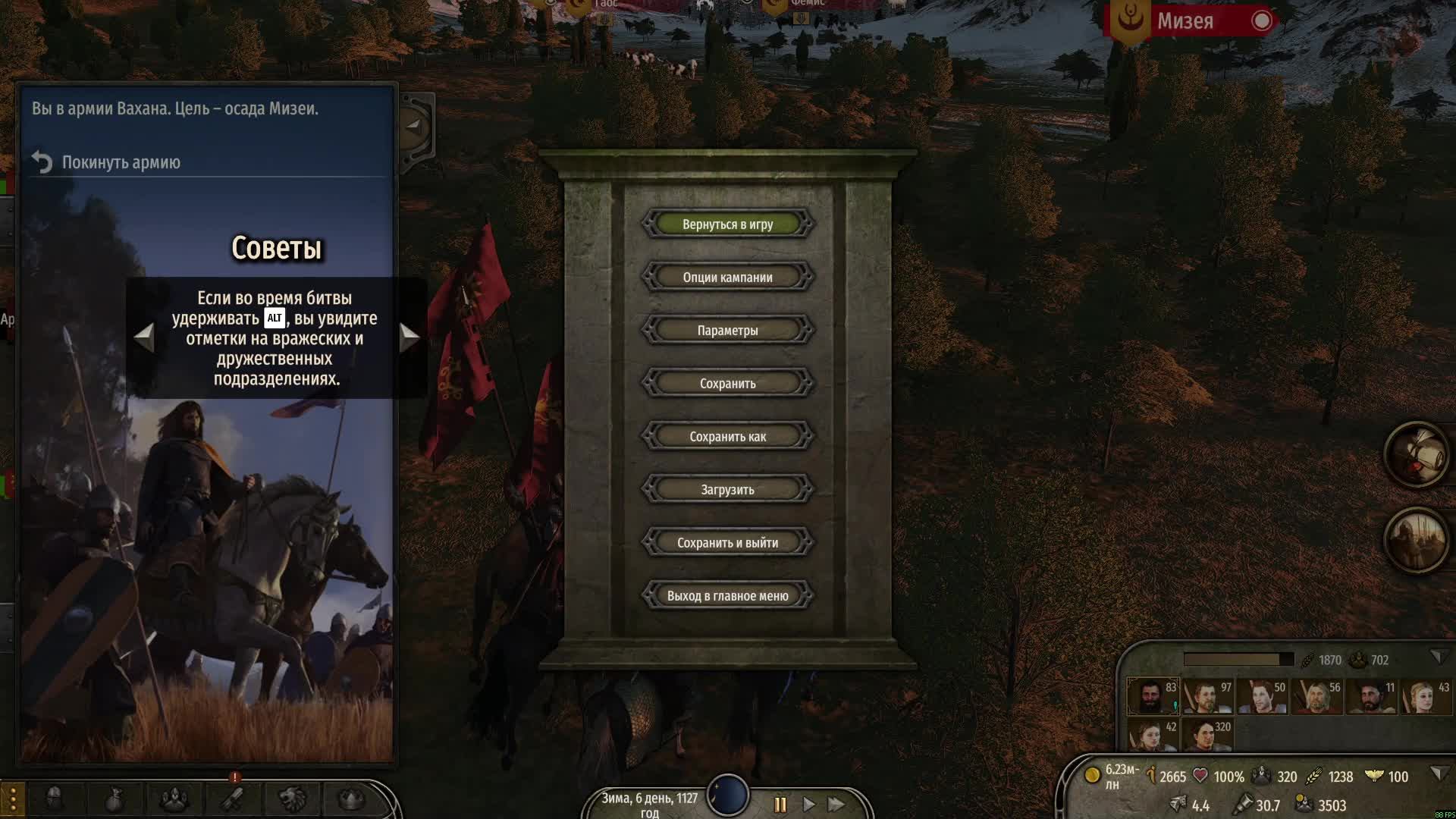1456x819 pixels.
Task: Click the red exclamation notification above the bottom bar
Action: click(234, 776)
